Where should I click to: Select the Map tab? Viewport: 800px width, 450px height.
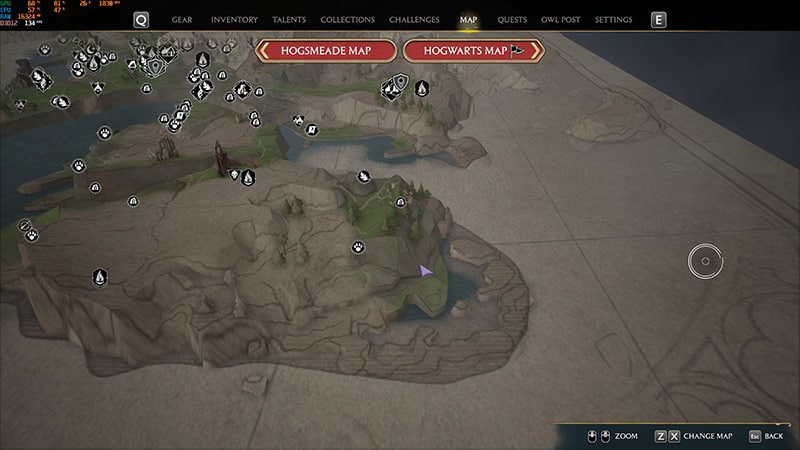468,20
